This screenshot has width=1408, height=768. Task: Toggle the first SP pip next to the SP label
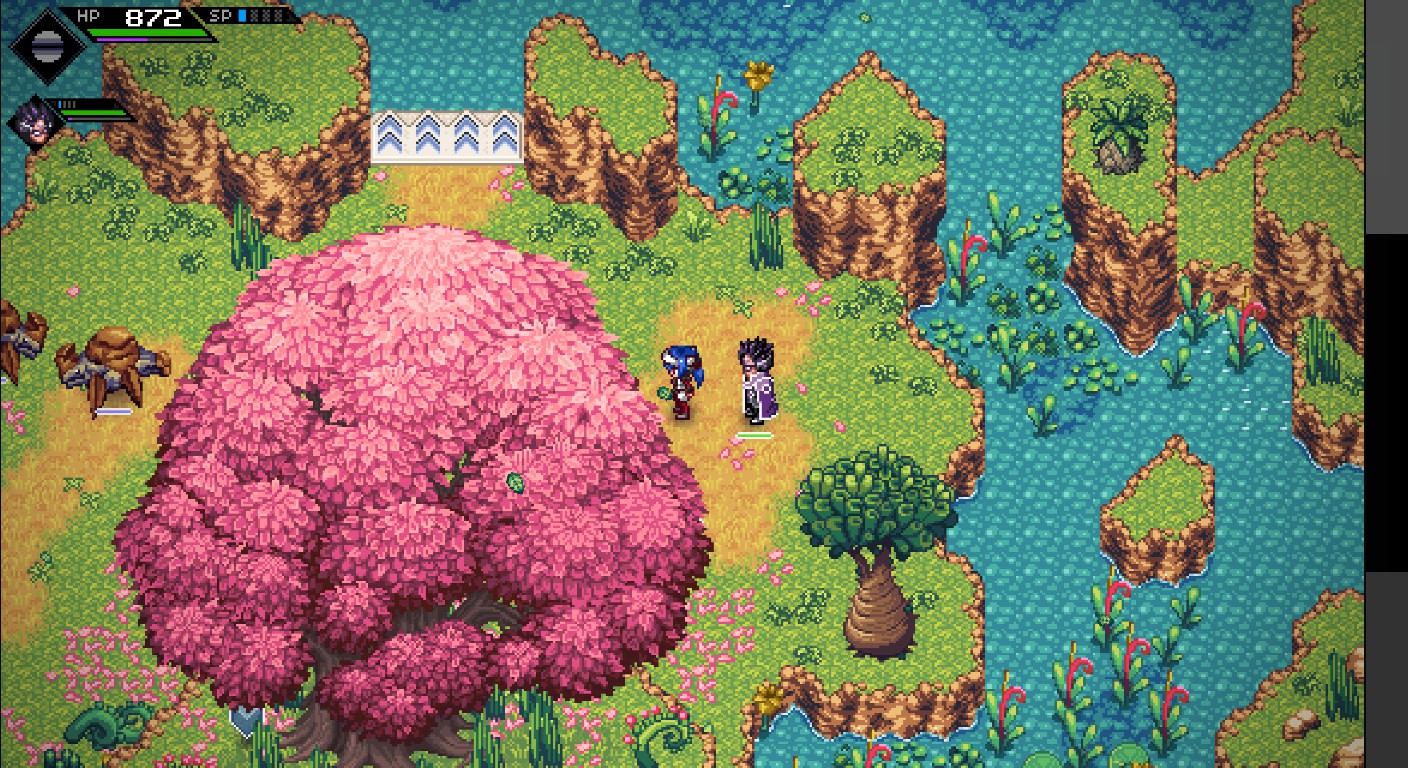pyautogui.click(x=241, y=16)
